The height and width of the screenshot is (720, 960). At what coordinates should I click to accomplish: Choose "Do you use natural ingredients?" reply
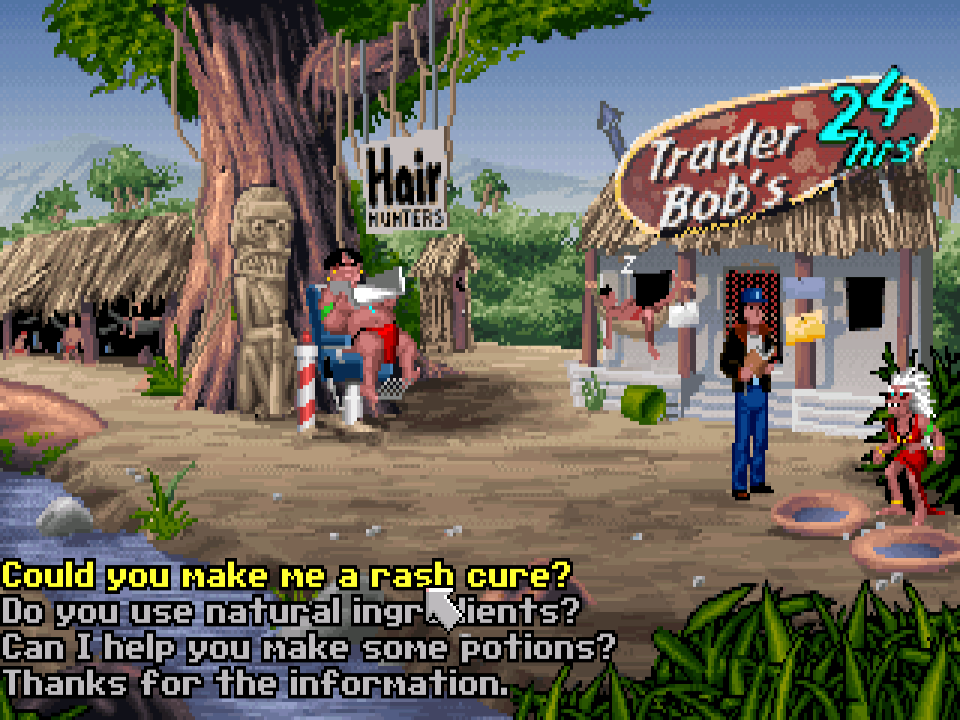coord(290,611)
